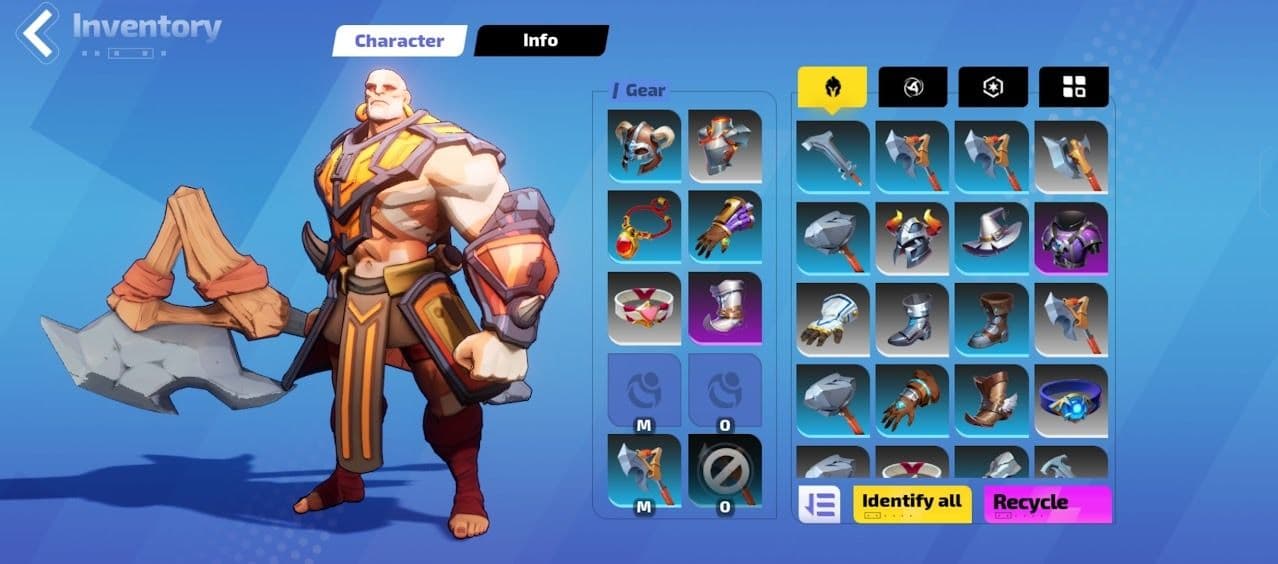This screenshot has height=564, width=1278.
Task: Click the Identify all button
Action: [x=912, y=503]
